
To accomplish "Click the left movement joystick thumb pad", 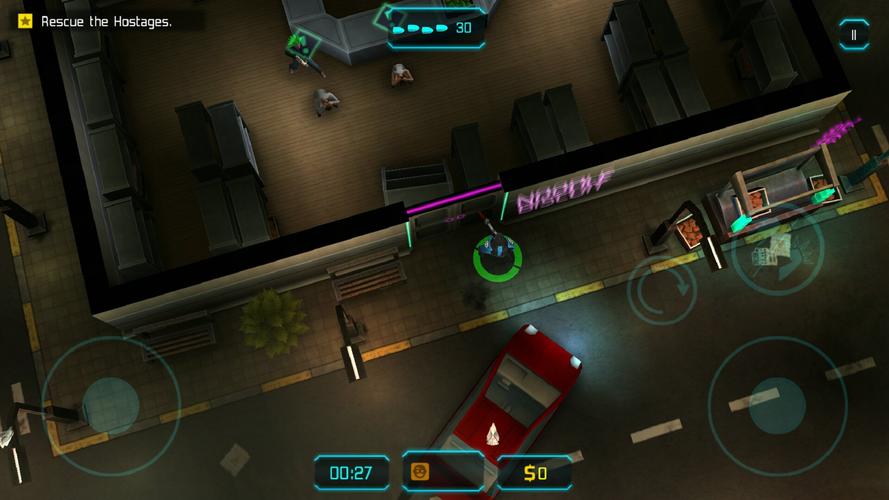I will click(x=110, y=404).
